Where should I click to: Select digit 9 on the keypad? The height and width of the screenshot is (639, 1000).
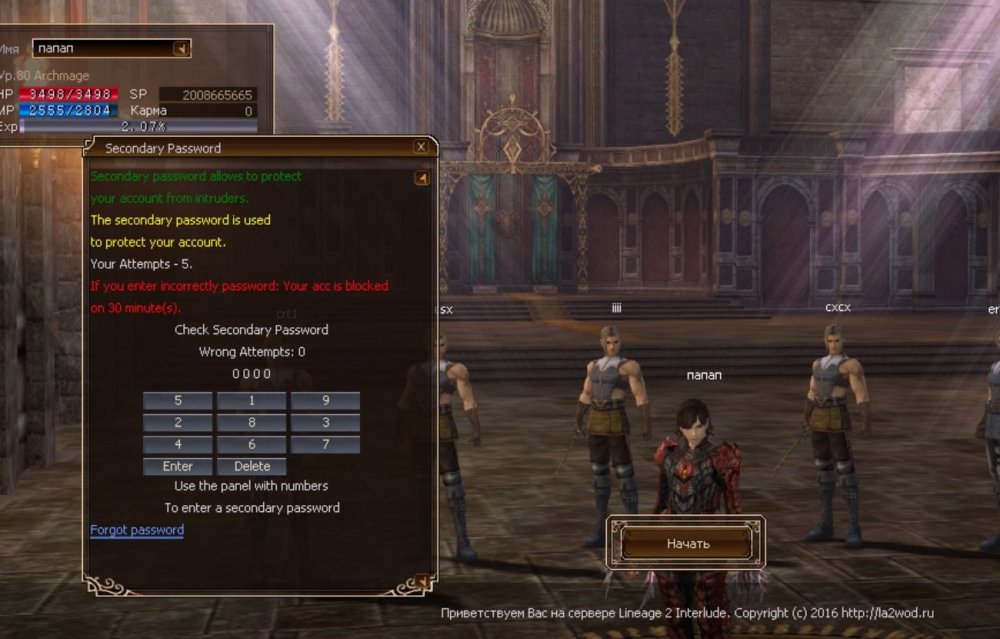pos(326,401)
